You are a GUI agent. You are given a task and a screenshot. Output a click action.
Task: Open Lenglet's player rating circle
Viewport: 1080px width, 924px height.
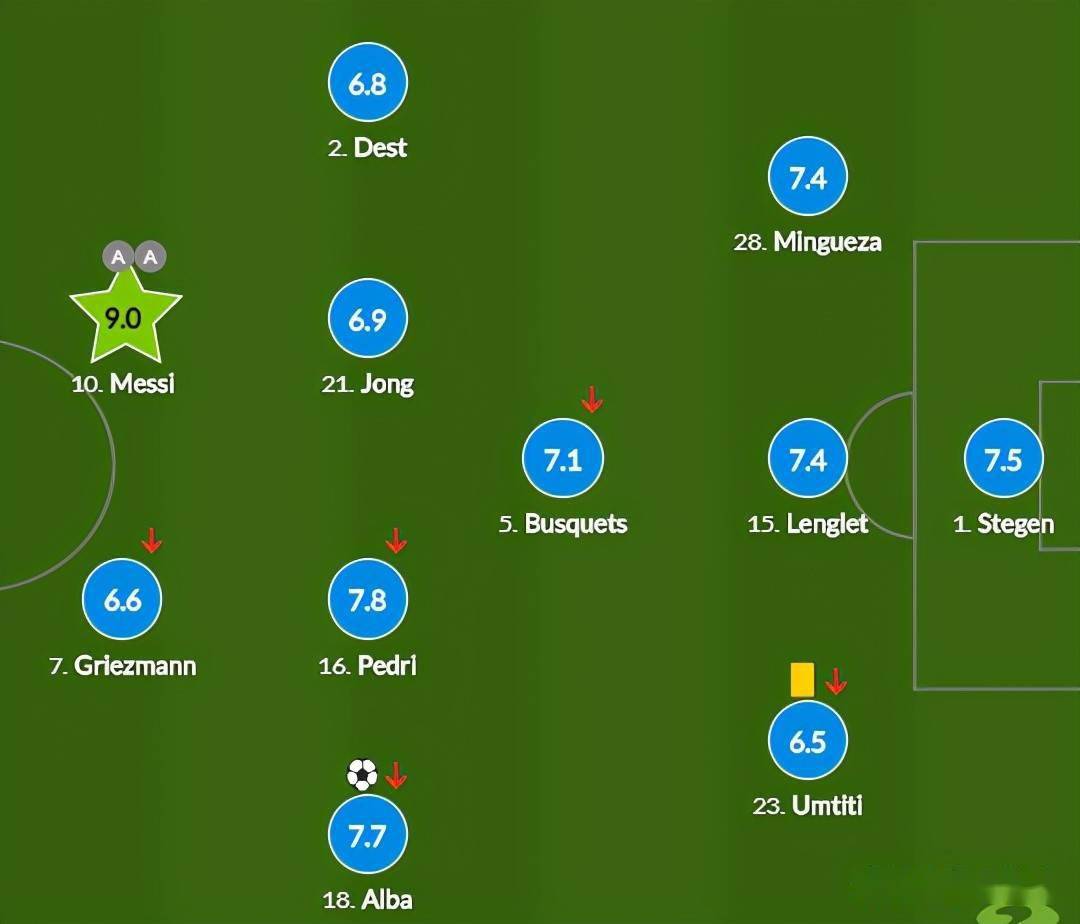807,459
